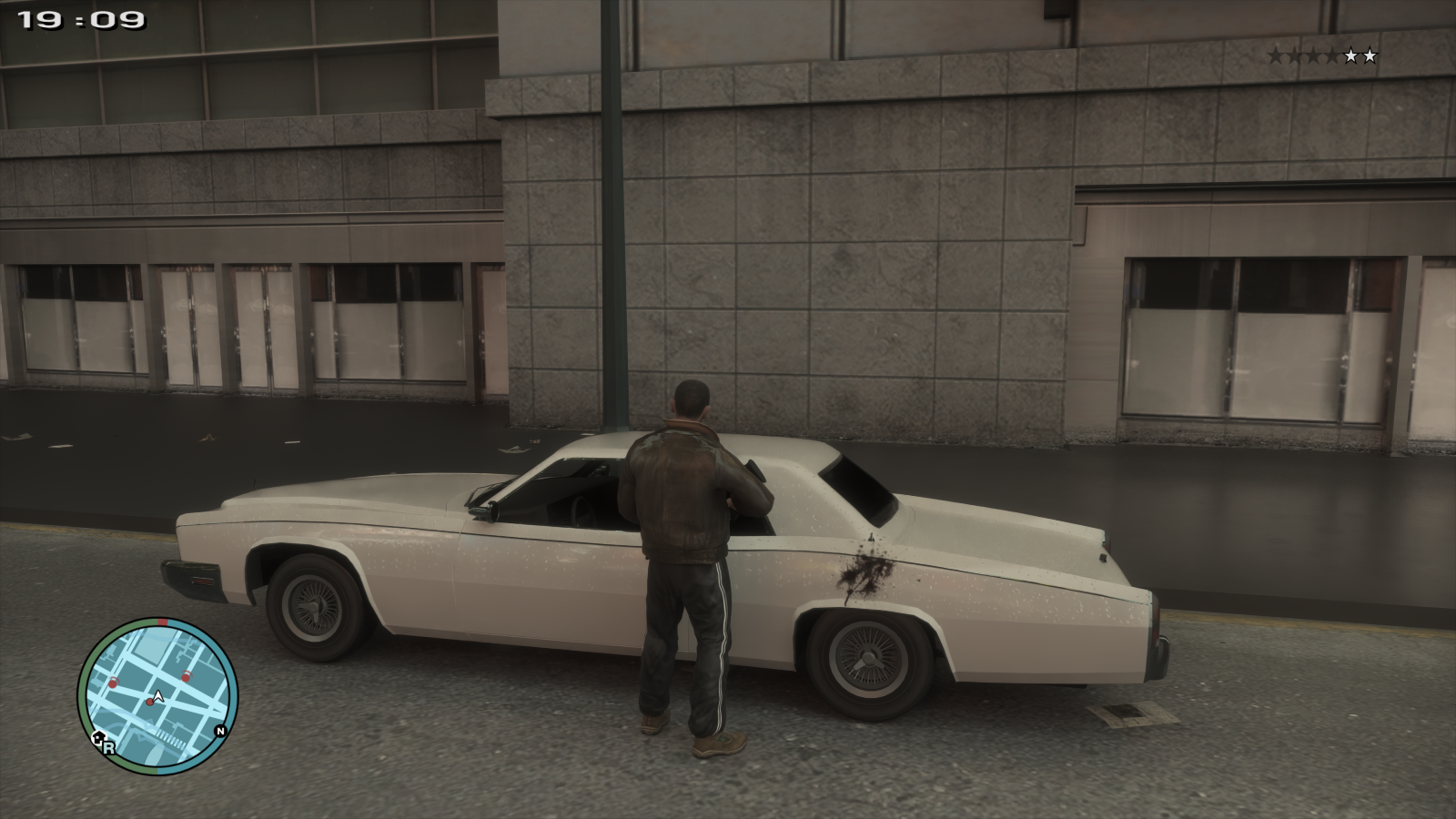Select the north 'N' compass indicator on the radar

(x=220, y=731)
